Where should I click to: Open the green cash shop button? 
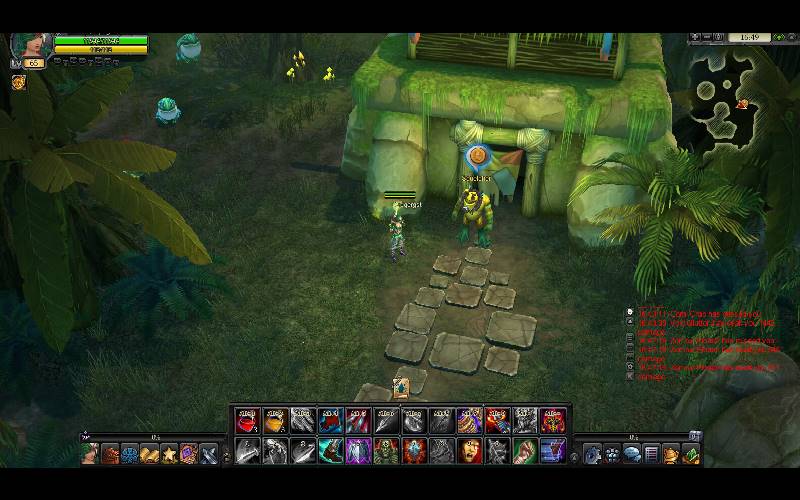point(689,455)
